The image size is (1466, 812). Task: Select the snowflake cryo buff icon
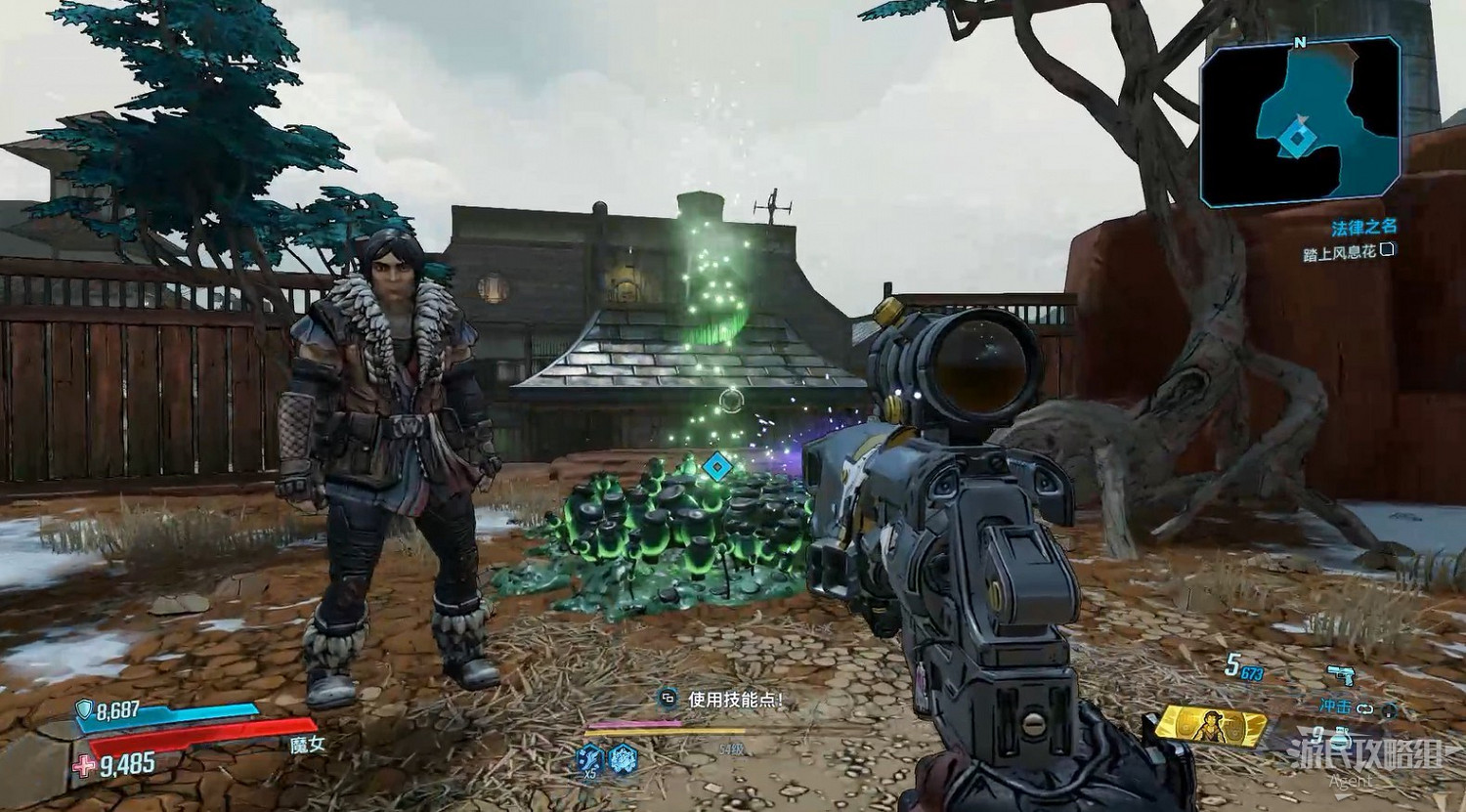coord(624,757)
